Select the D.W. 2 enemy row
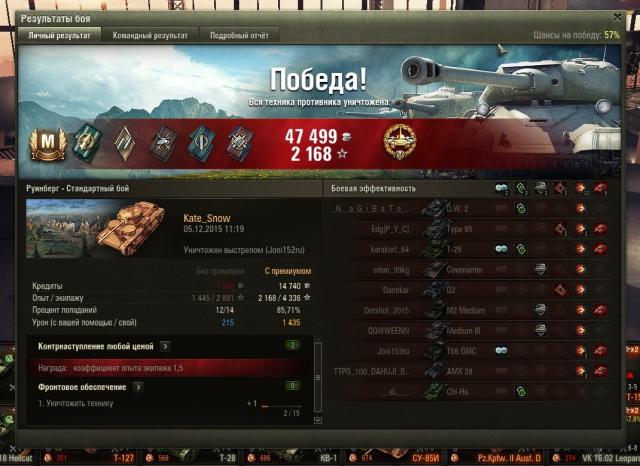 pos(470,209)
